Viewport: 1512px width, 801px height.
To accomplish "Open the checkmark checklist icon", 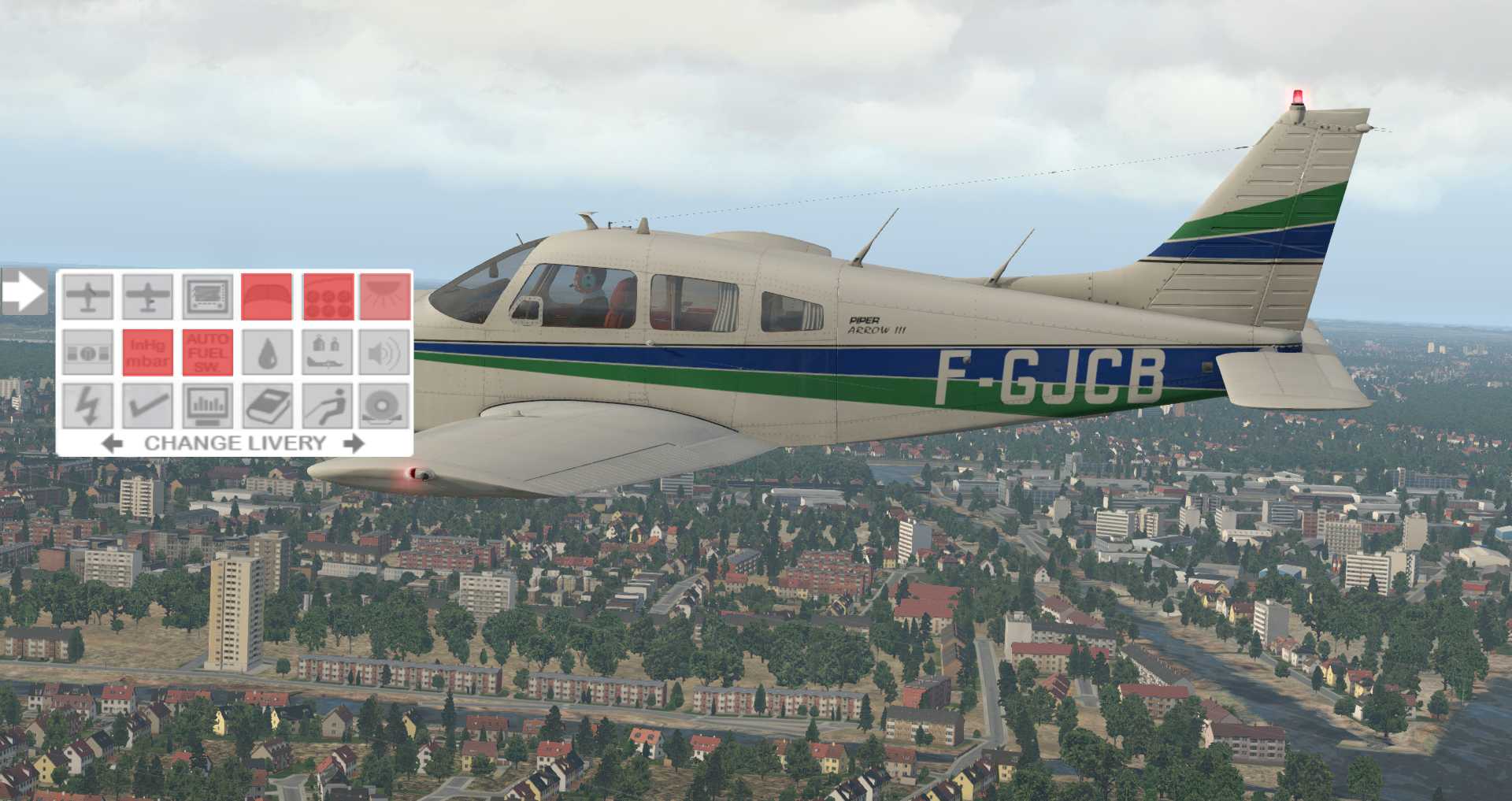I will click(x=147, y=406).
